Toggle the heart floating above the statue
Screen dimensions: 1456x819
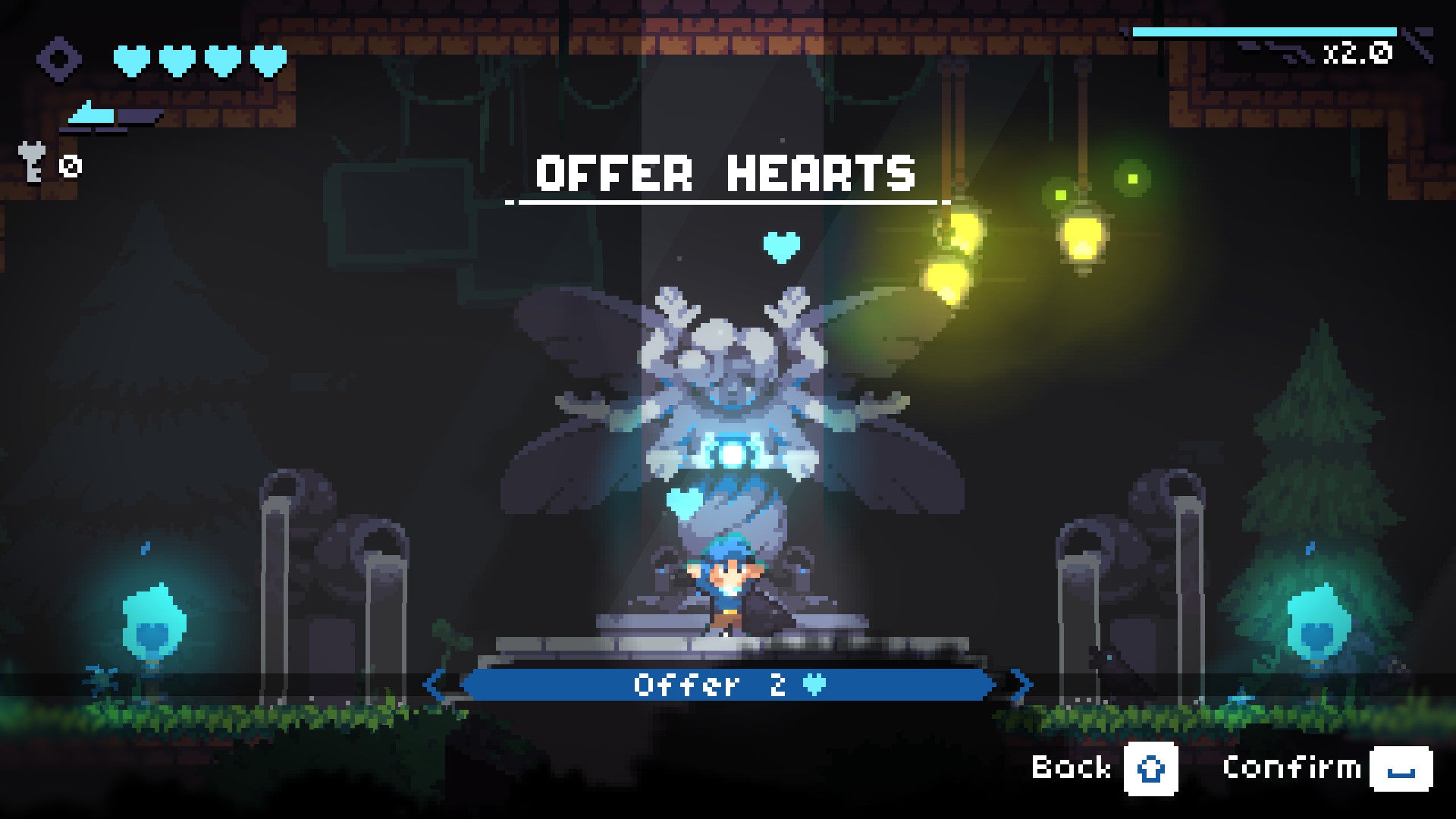pos(783,246)
